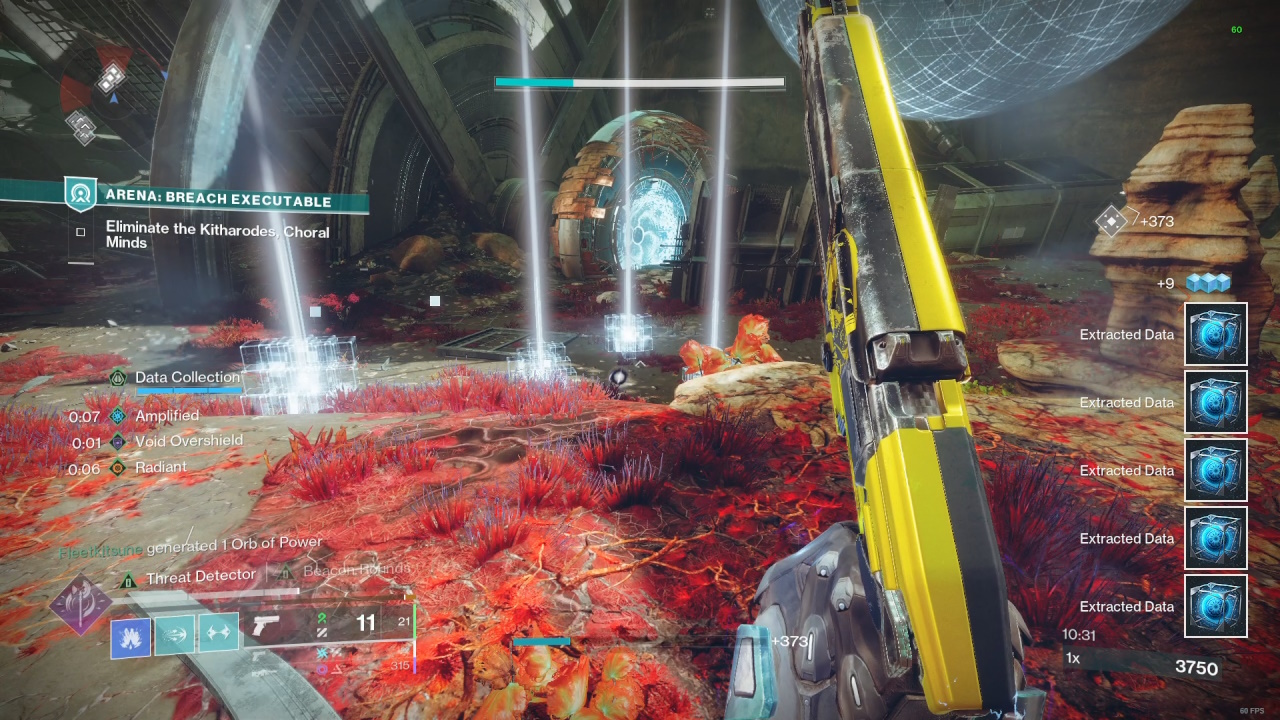Activate the teal grenade ability icon
This screenshot has width=1280, height=720.
(175, 634)
